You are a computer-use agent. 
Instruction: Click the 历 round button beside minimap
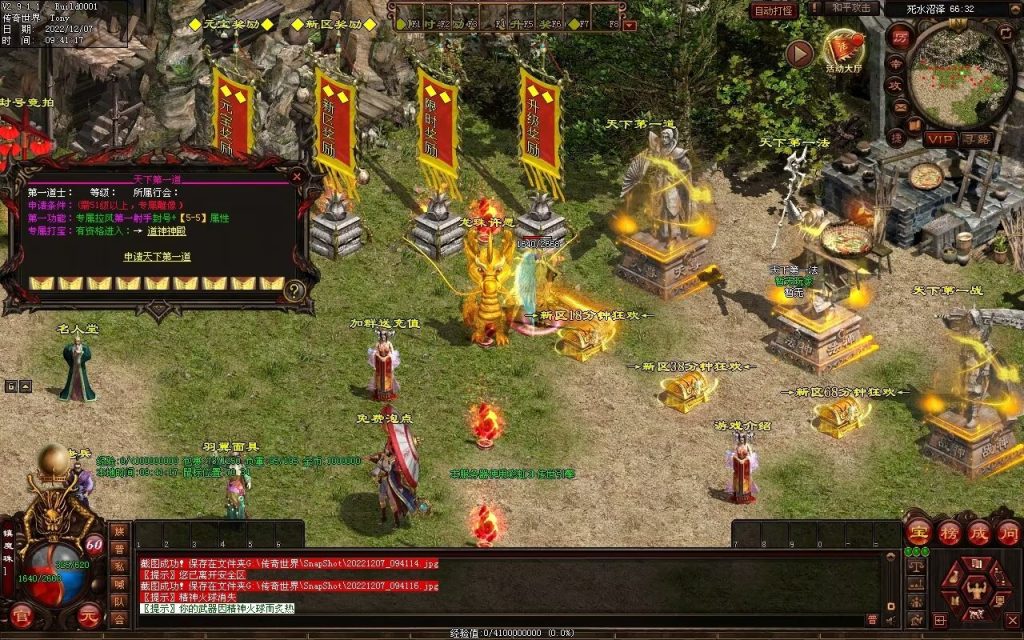click(898, 36)
